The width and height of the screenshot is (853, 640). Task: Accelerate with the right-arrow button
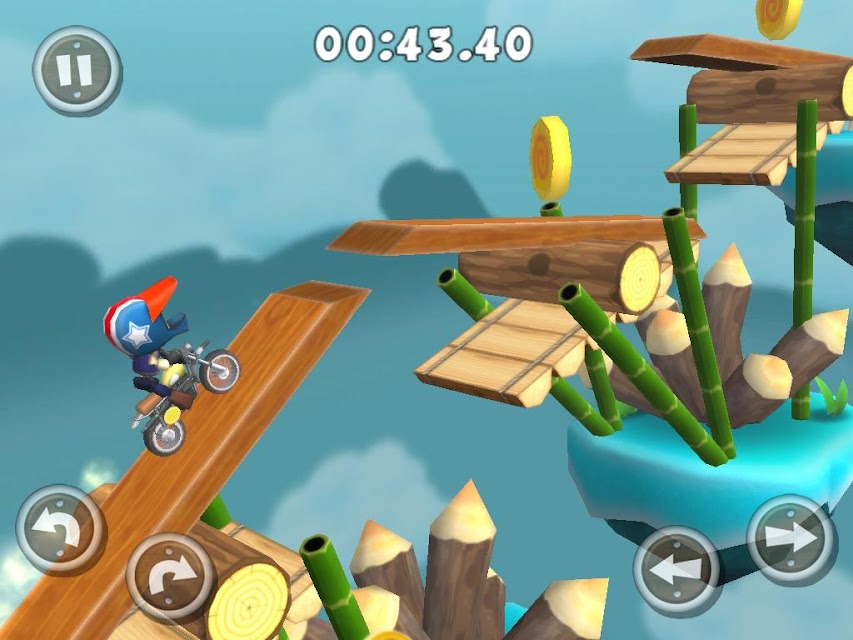click(x=791, y=538)
